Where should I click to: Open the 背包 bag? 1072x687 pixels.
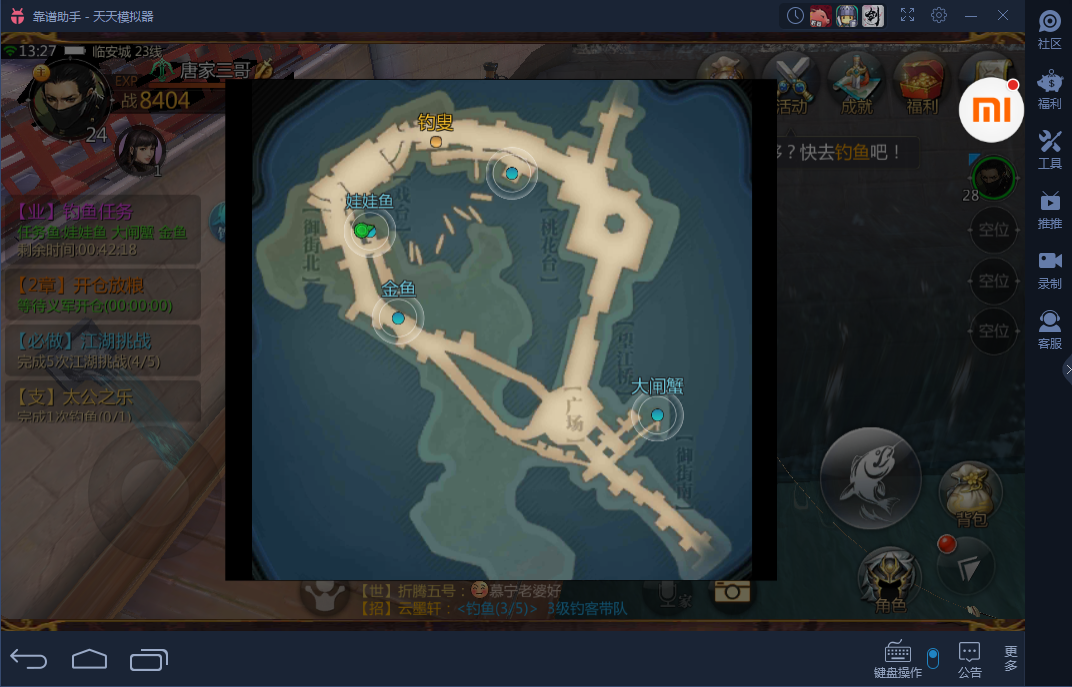(970, 492)
